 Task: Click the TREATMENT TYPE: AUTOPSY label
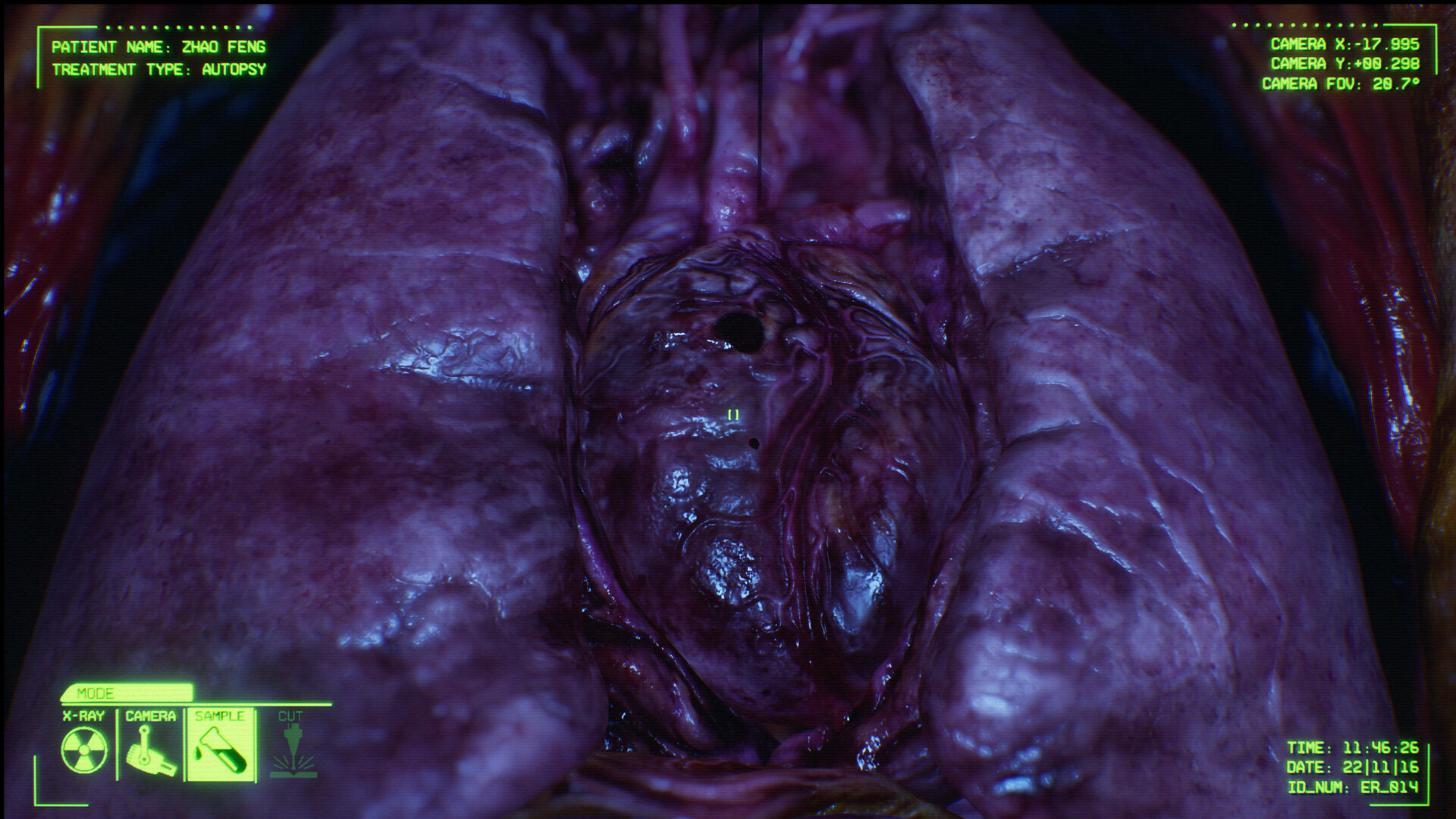158,70
